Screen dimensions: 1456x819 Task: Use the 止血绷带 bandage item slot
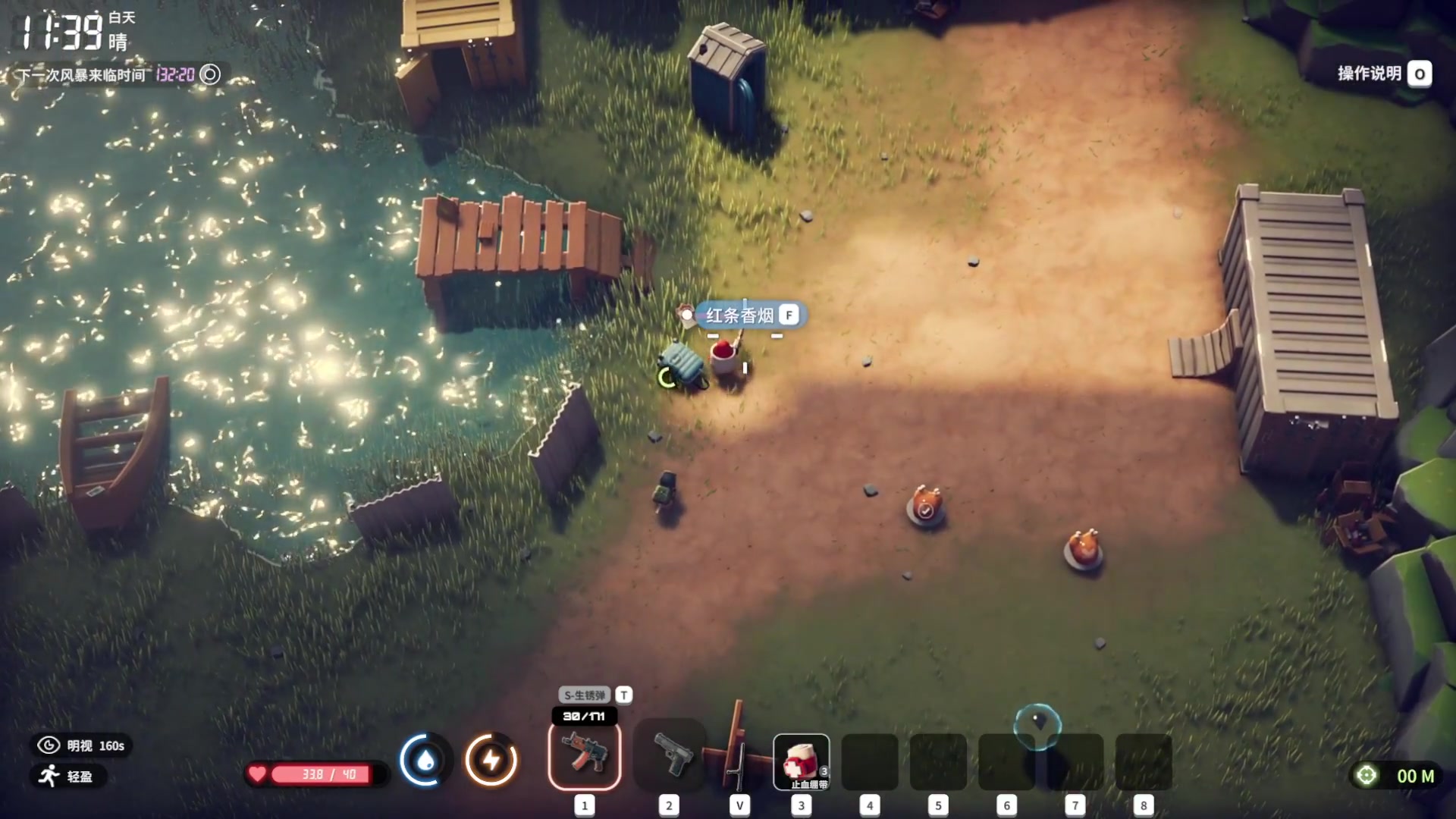802,761
